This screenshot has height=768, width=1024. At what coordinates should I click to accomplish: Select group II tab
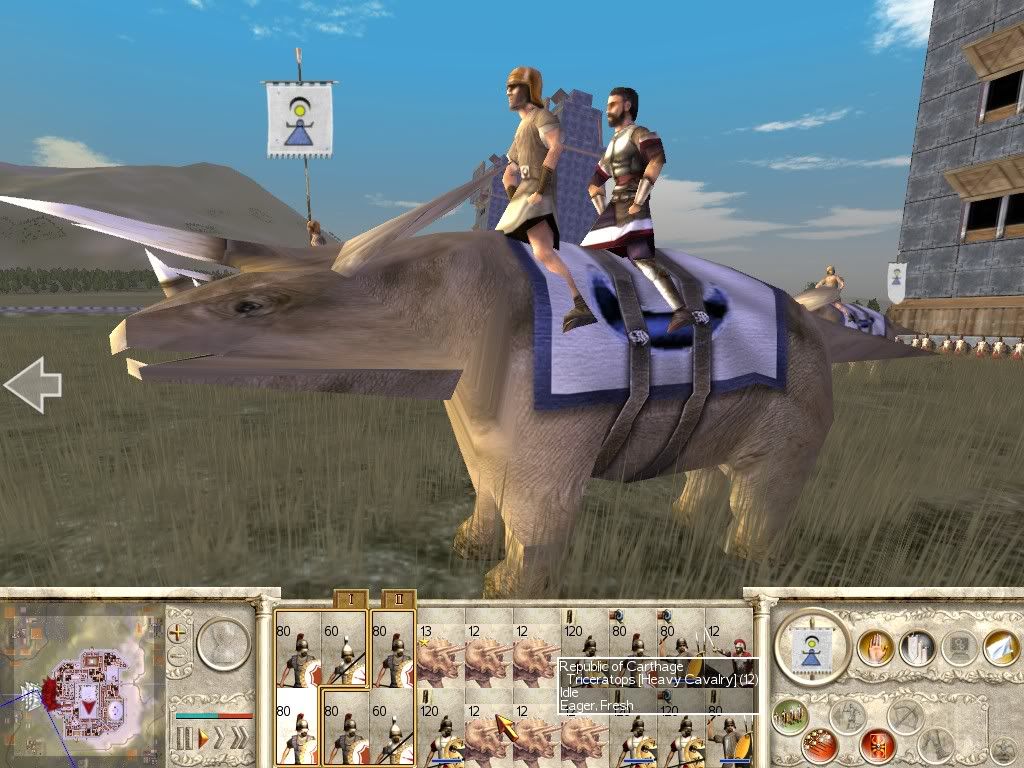coord(397,600)
